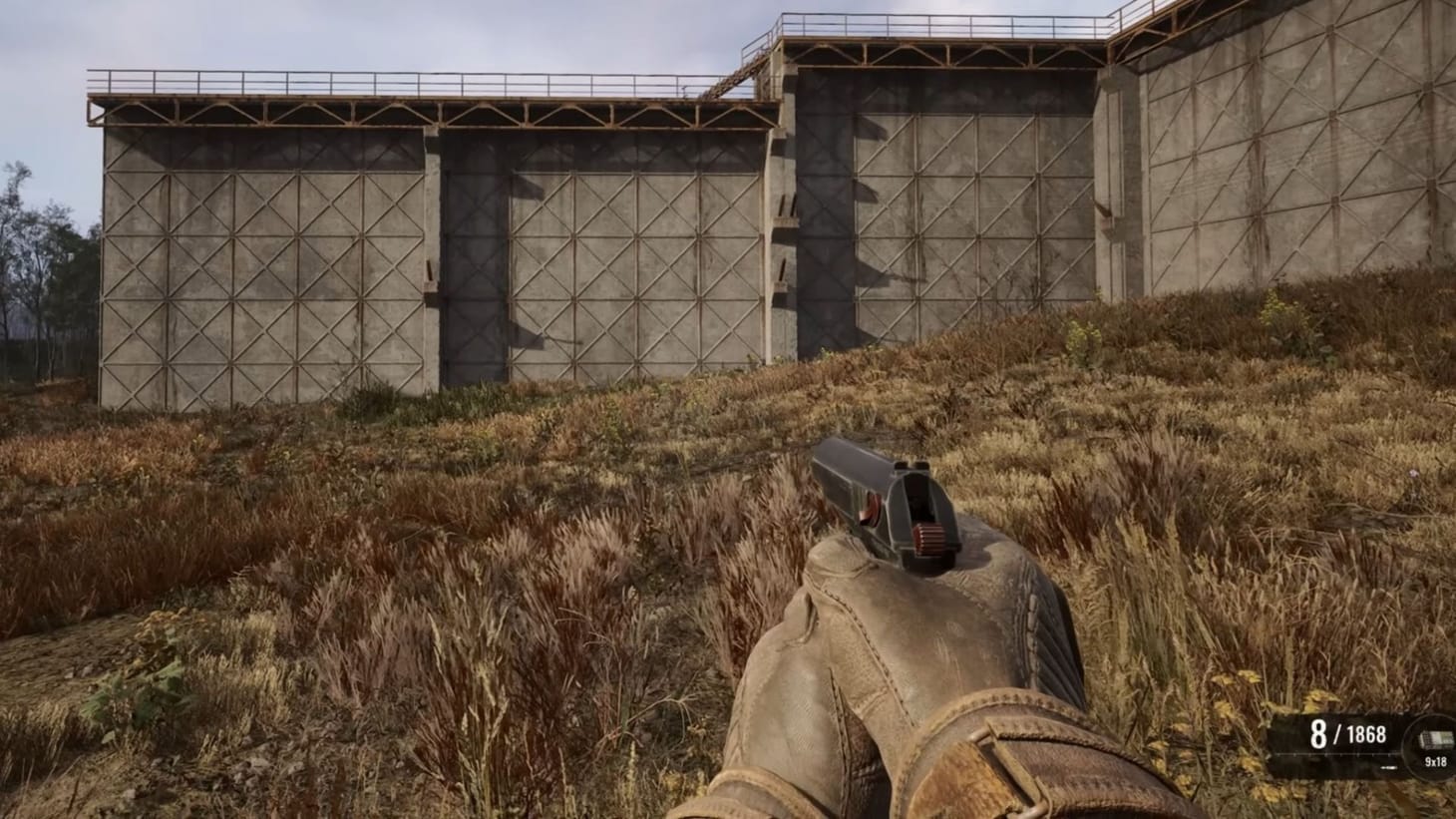Click the current magazine count showing 8
1456x819 pixels.
1317,734
